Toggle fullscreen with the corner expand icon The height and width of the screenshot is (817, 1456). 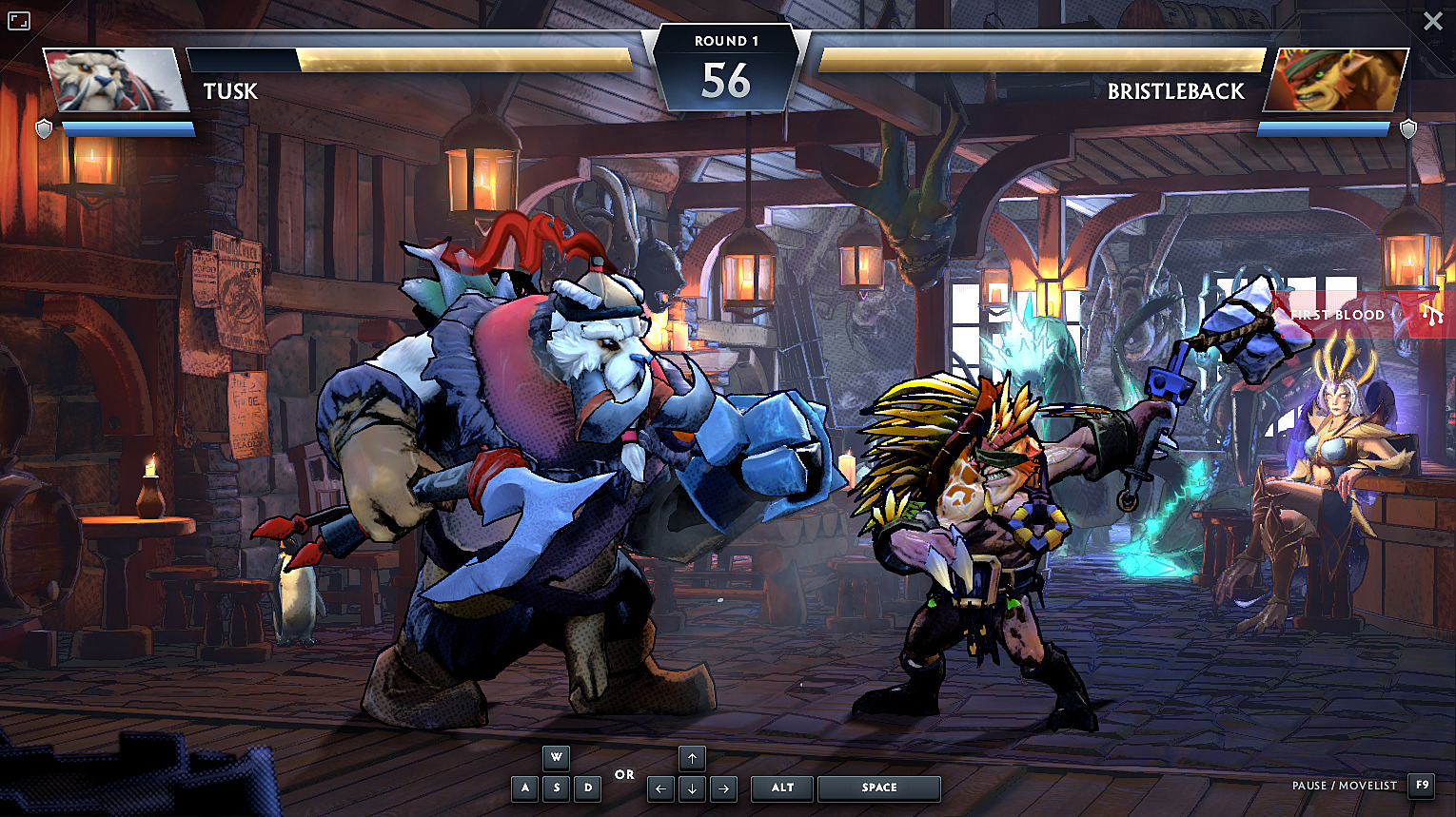(x=19, y=21)
